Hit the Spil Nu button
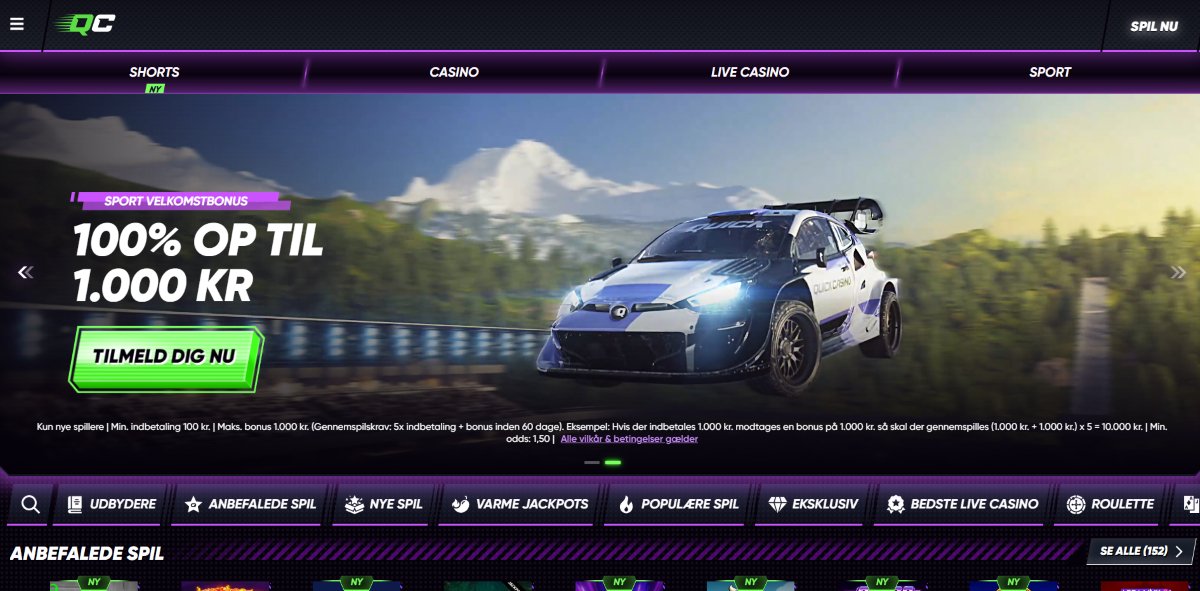The width and height of the screenshot is (1200, 591). (x=1153, y=26)
